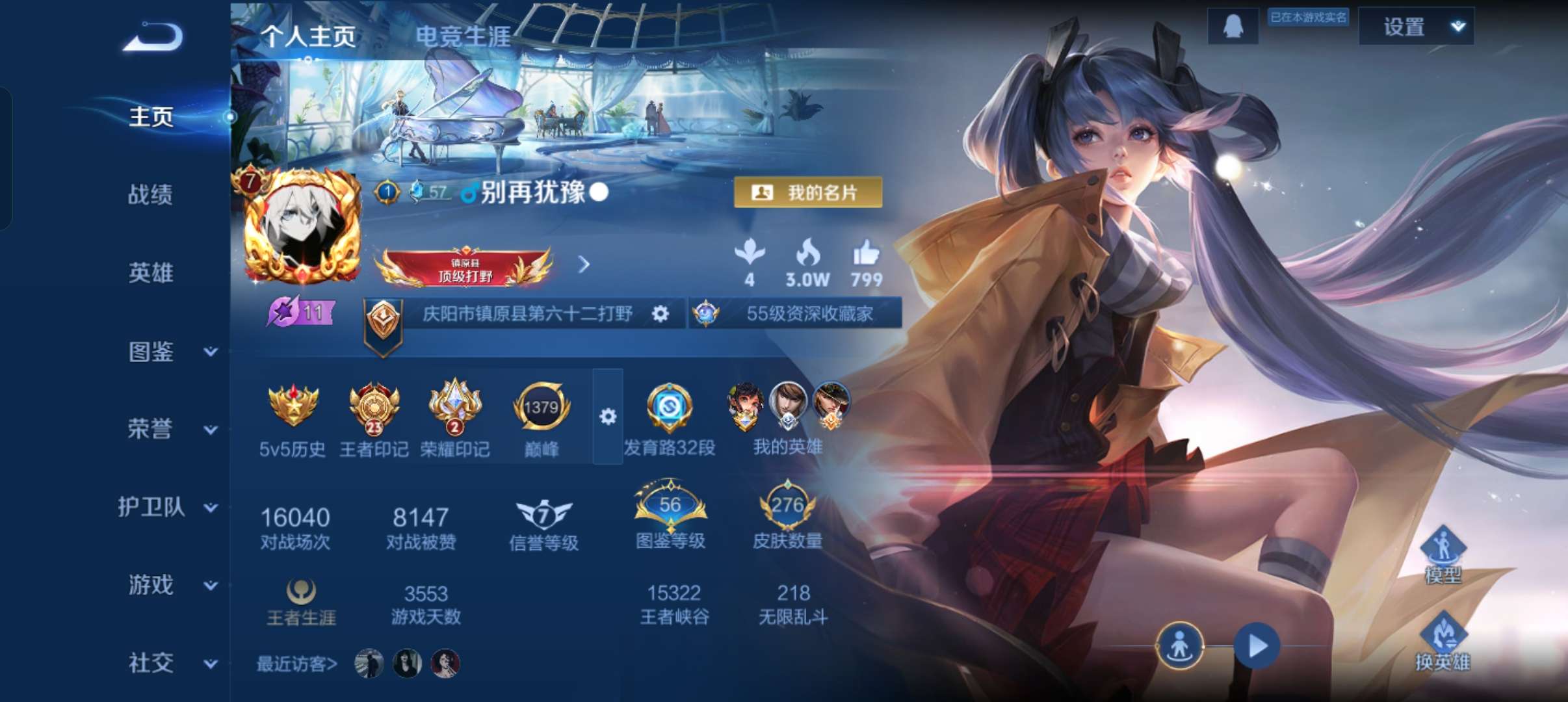Open 我的名片 card button
Viewport: 1568px width, 702px height.
[809, 192]
